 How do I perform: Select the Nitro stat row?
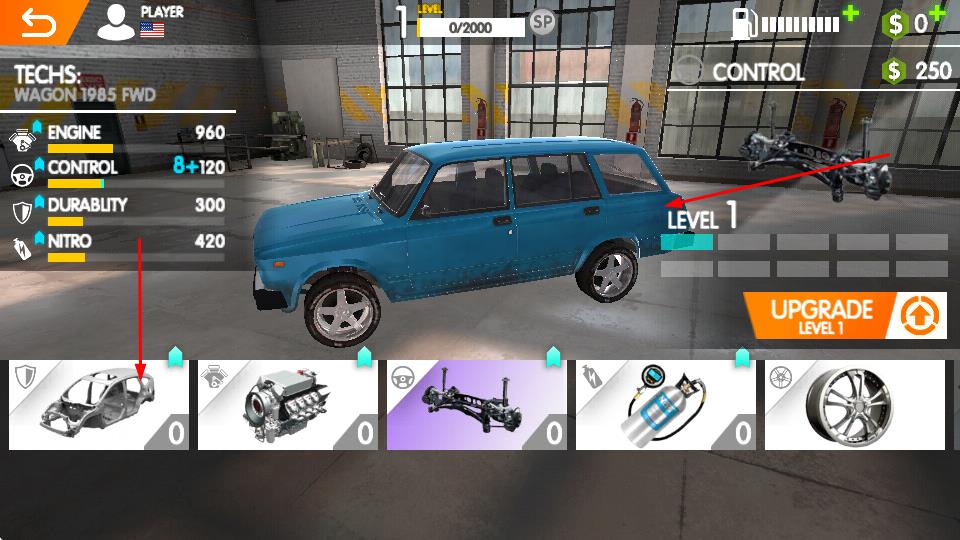(120, 246)
